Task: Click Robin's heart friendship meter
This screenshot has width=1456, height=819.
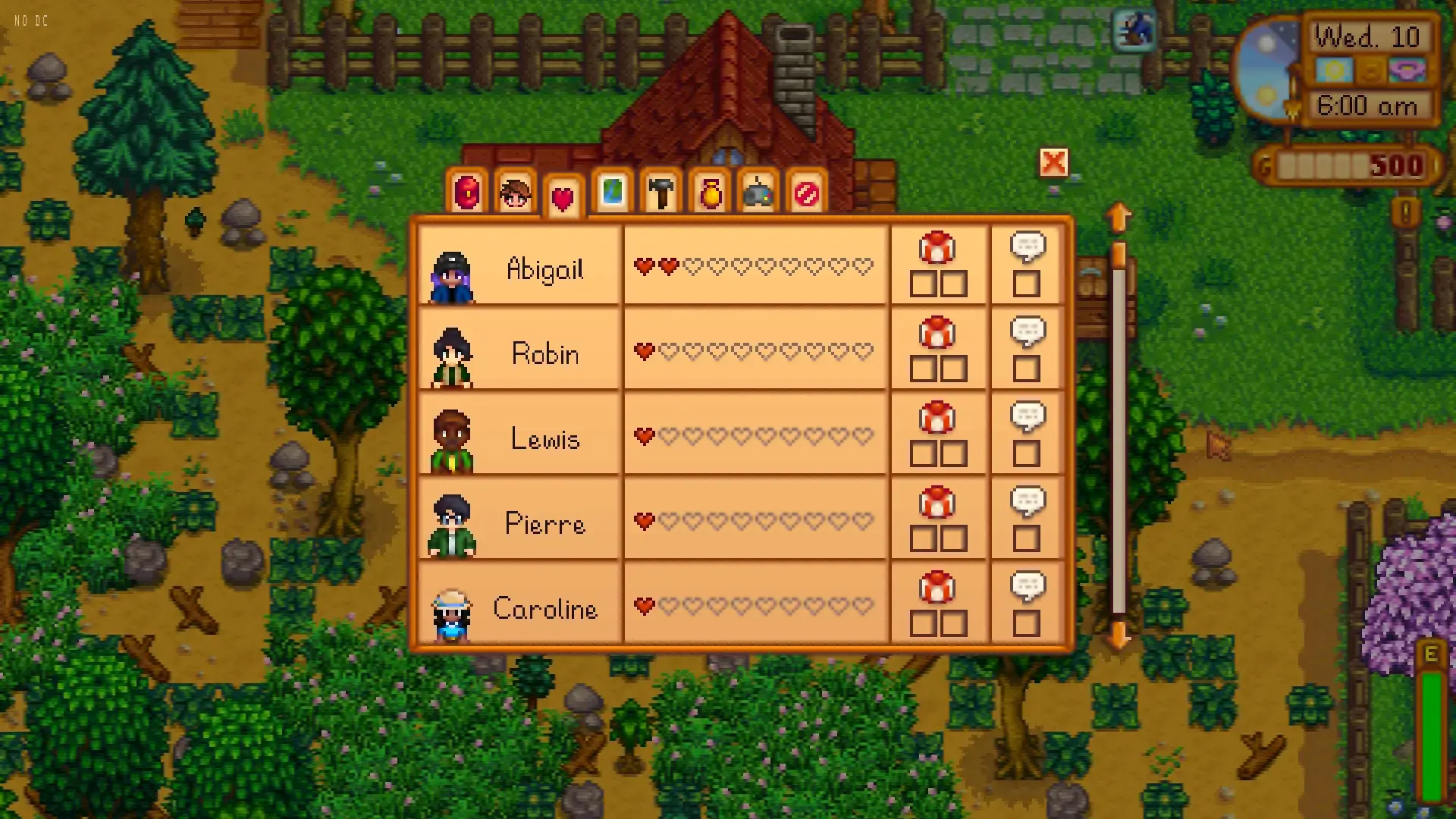Action: pos(755,351)
